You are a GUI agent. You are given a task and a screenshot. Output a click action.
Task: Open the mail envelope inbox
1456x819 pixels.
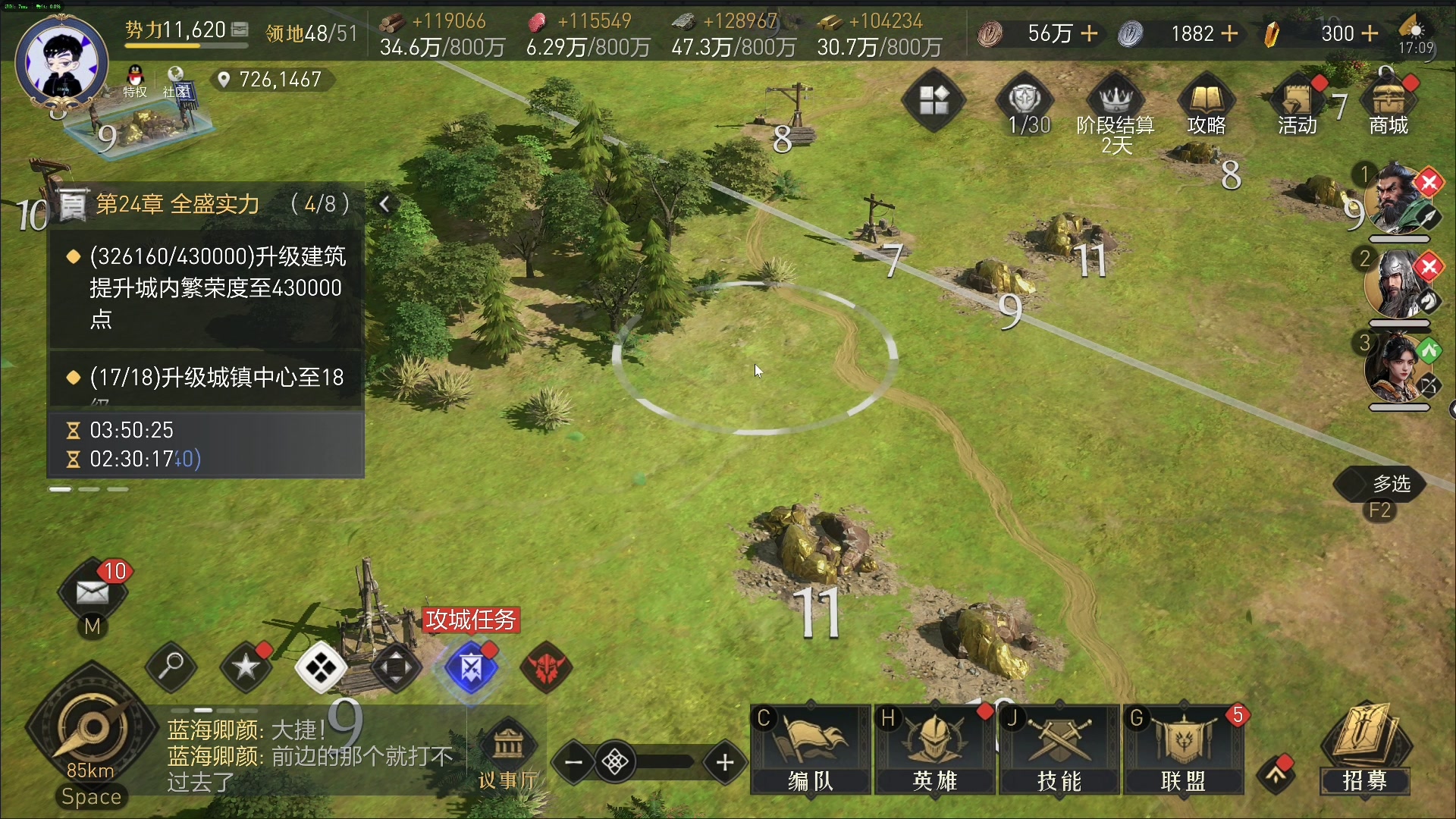[93, 591]
